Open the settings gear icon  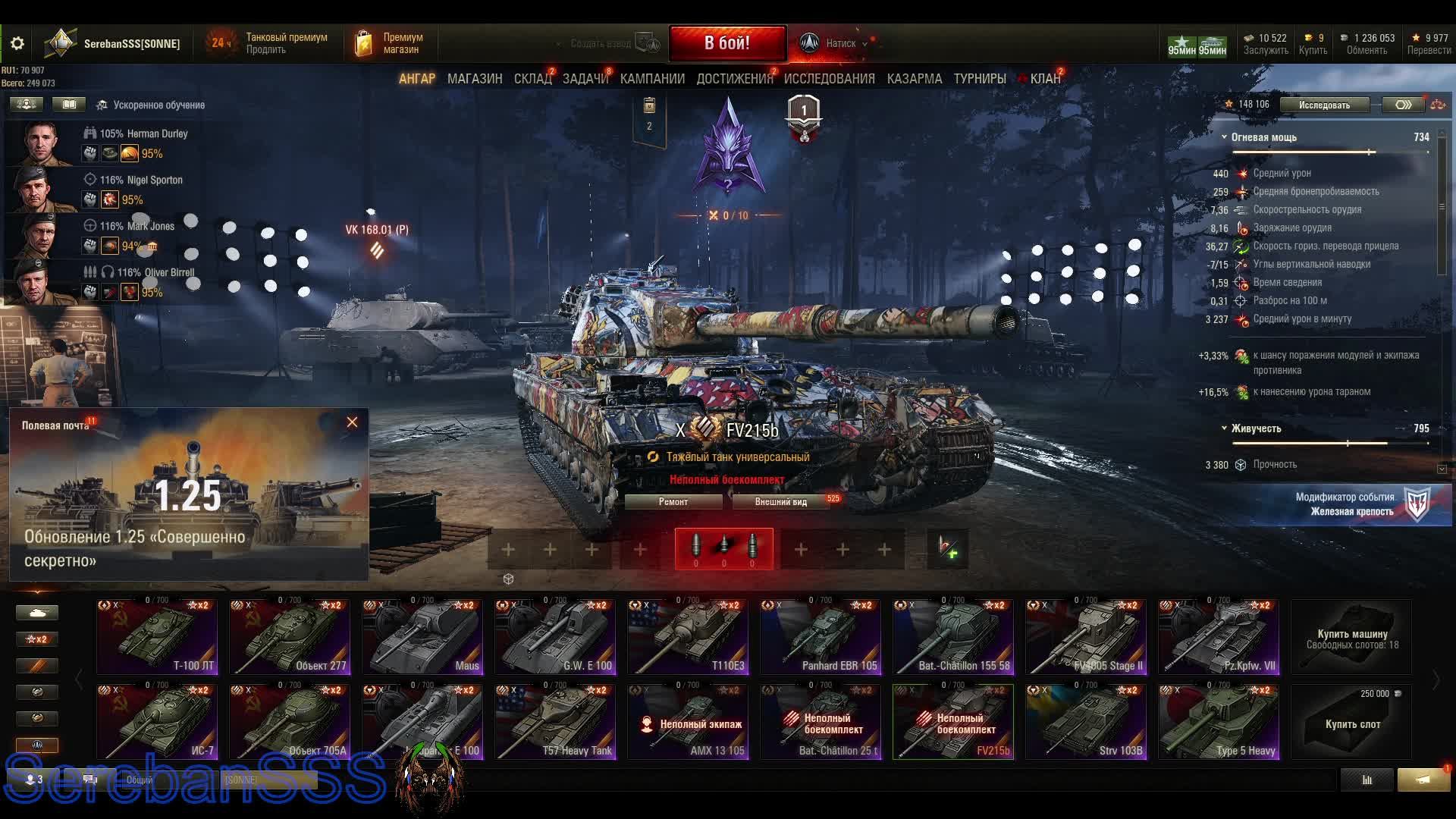click(x=17, y=43)
